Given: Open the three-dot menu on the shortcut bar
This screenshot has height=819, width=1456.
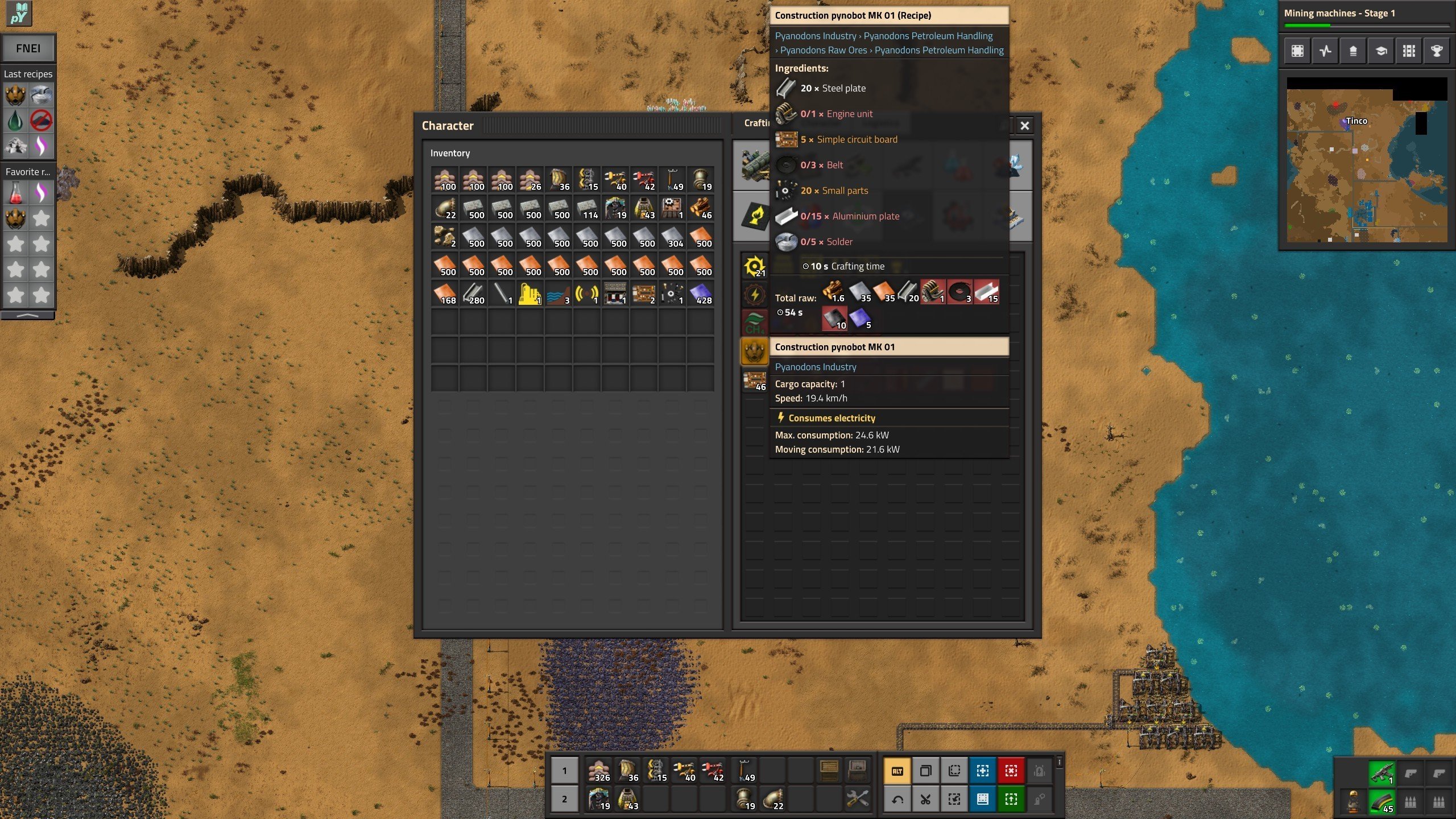Looking at the screenshot, I should [x=1060, y=762].
